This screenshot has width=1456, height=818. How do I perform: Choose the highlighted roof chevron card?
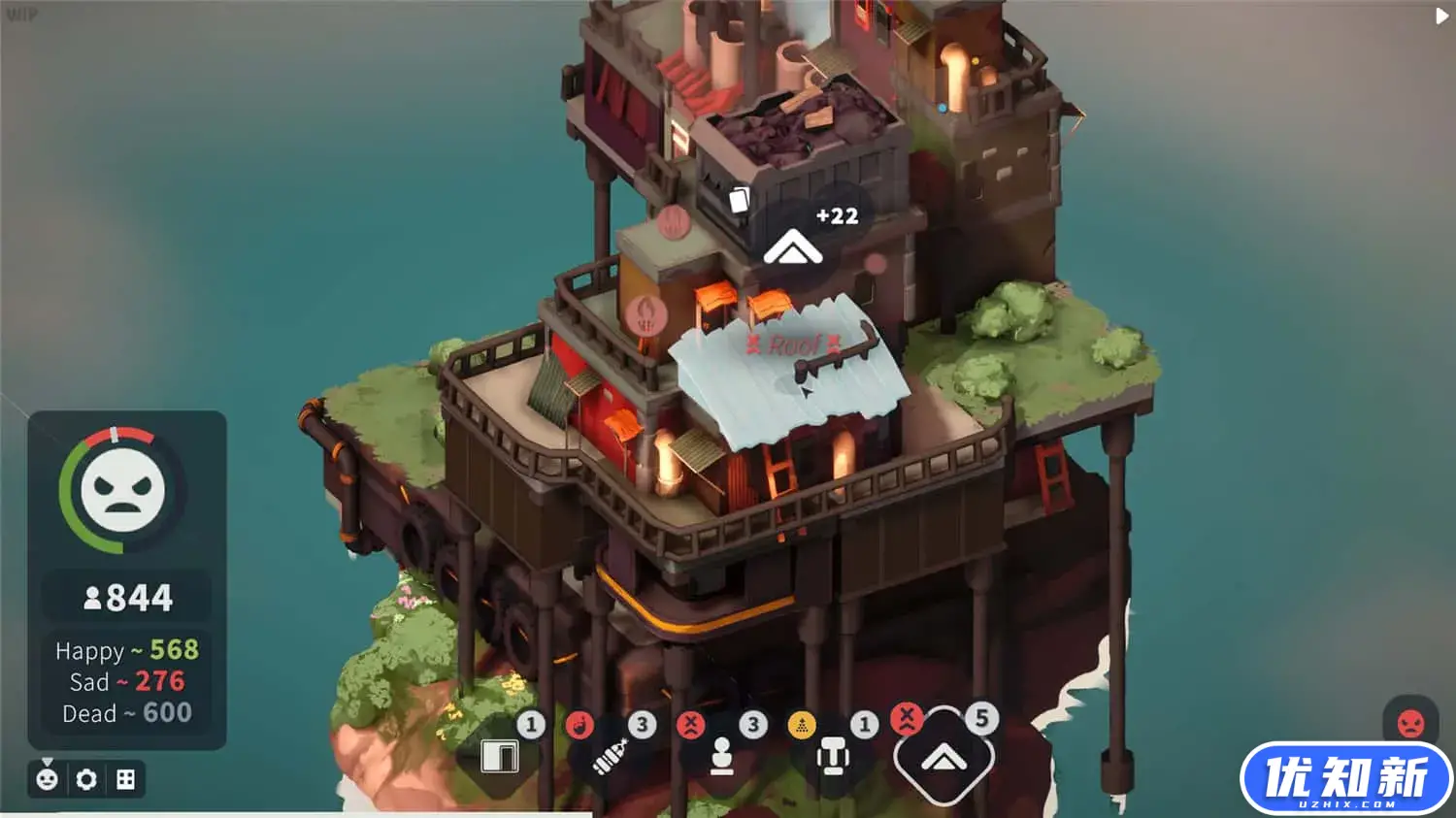pos(943,758)
